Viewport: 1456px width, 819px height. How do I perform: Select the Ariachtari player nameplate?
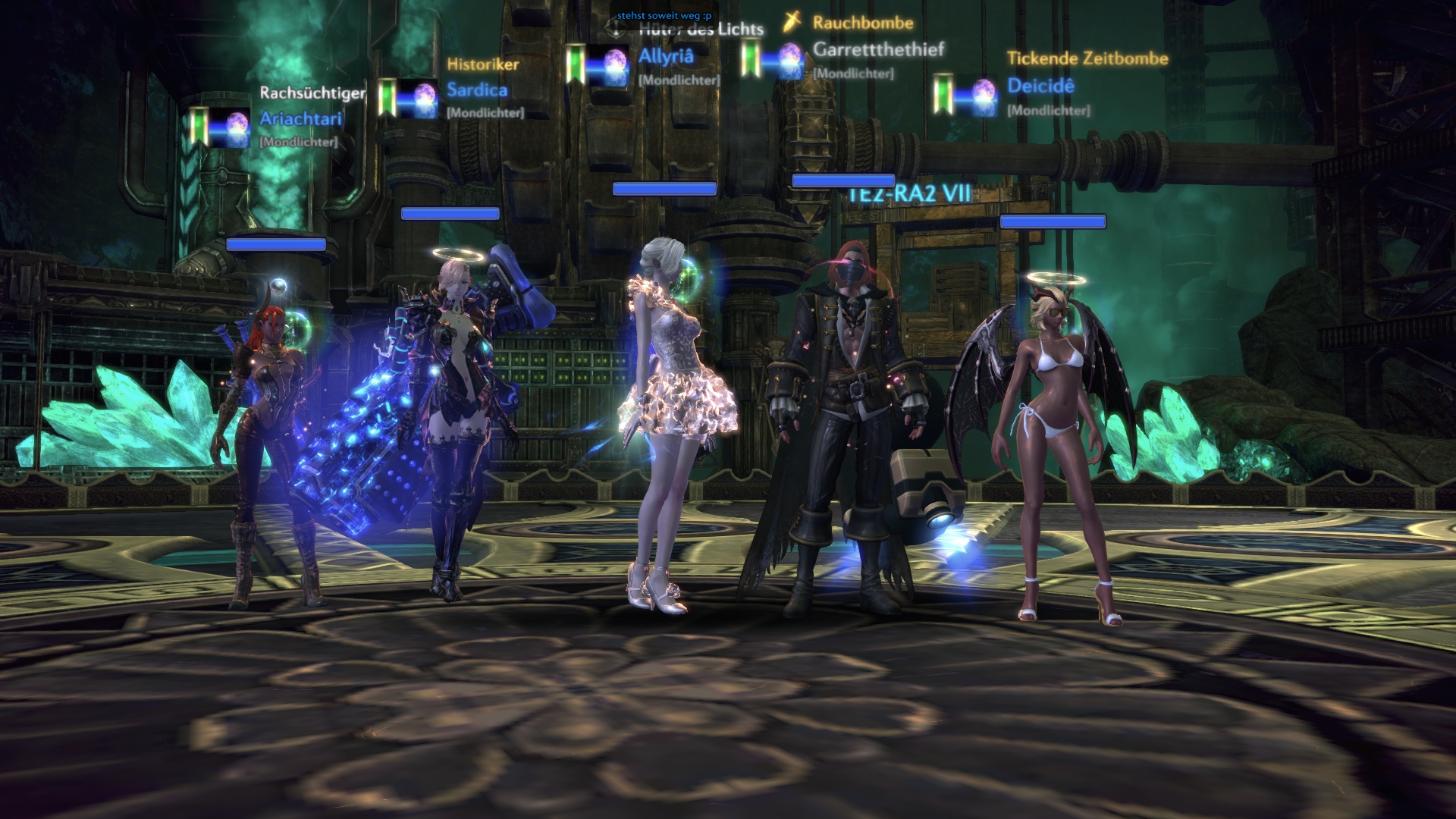click(300, 119)
